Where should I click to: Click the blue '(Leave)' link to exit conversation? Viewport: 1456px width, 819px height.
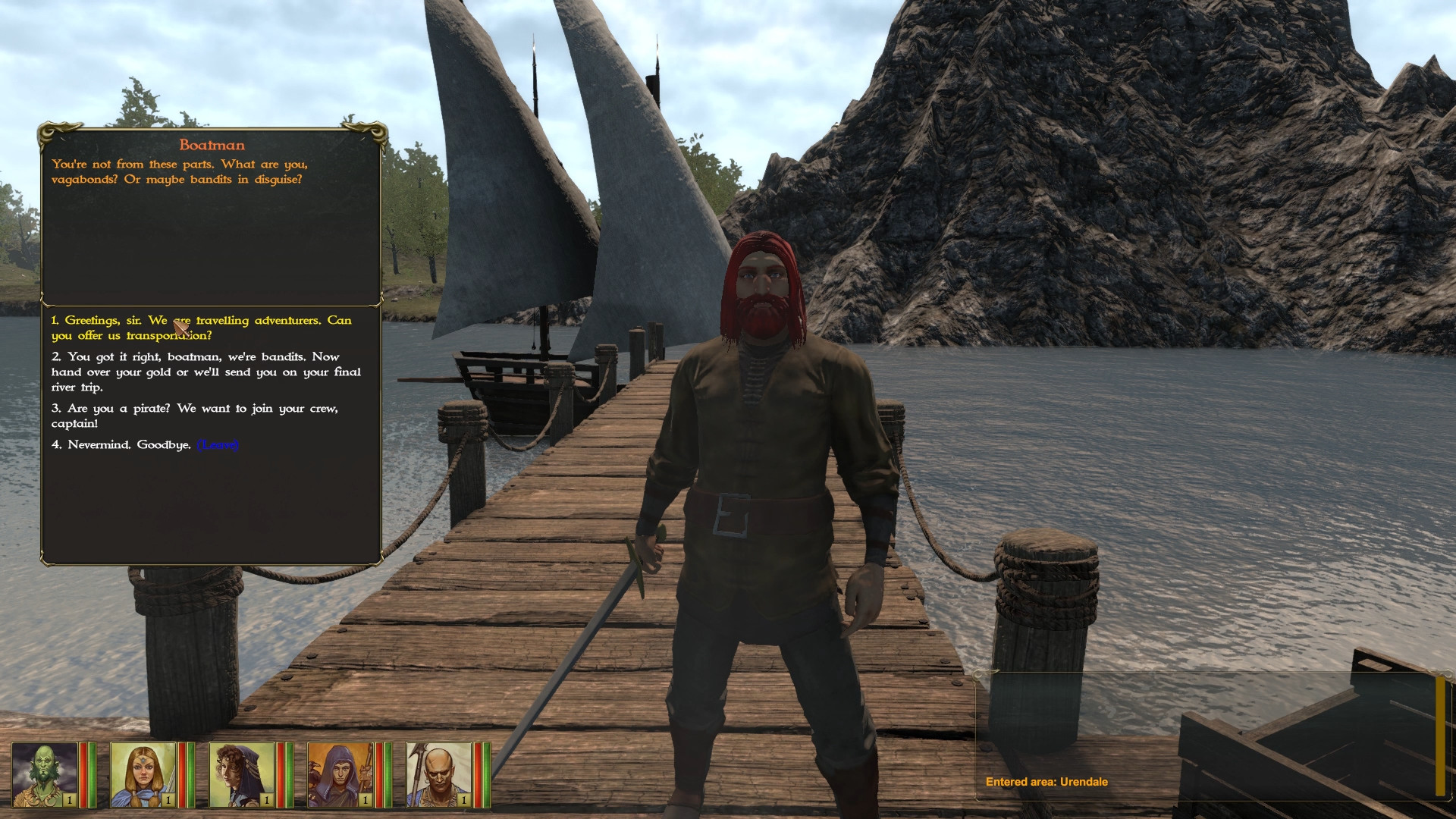coord(218,445)
